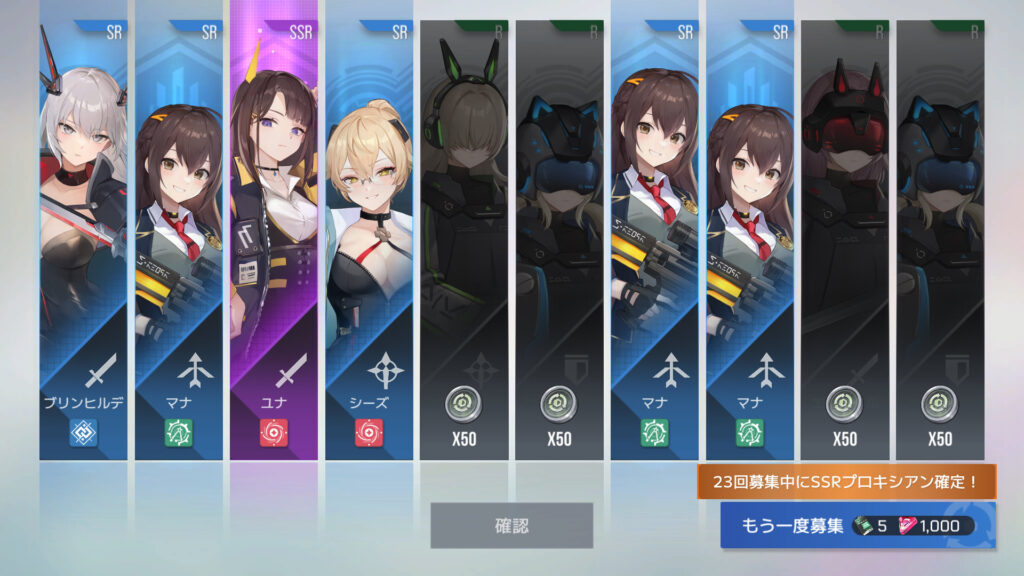Pick the green bunny-eared R card
1024x576 pixels.
[x=464, y=240]
